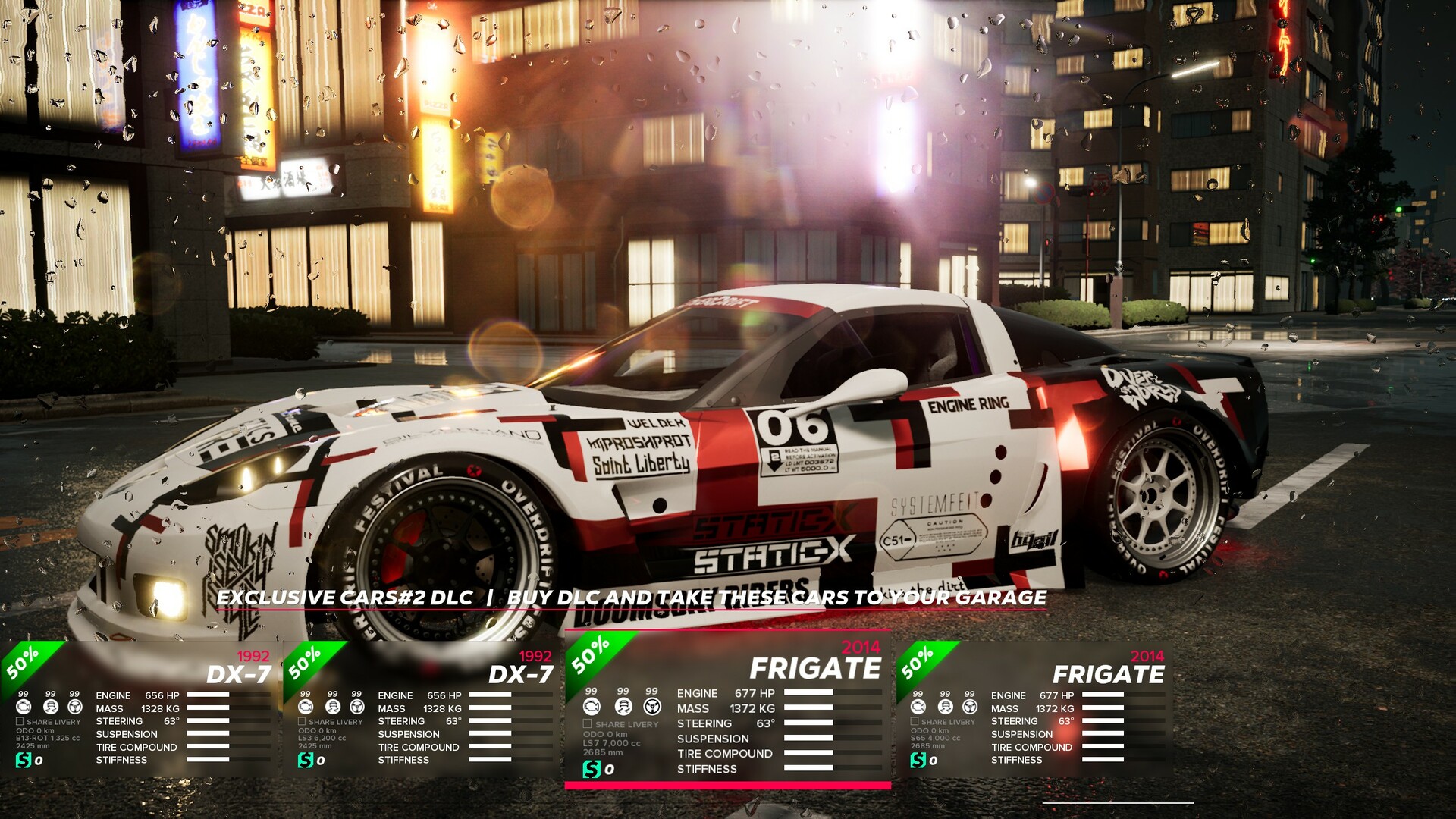Select the DX-7 card with B13-ROT engine
This screenshot has width=1456, height=819.
point(140,709)
